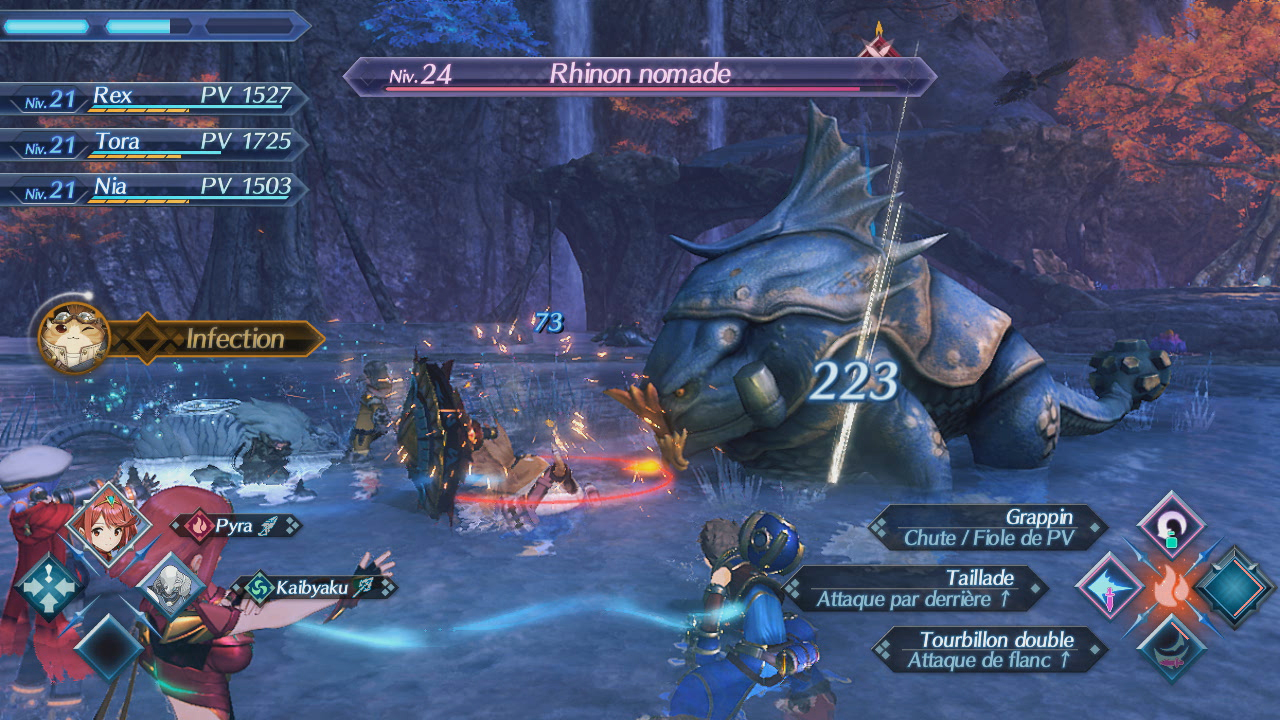Select the Taillade art label
1280x720 pixels.
(914, 588)
